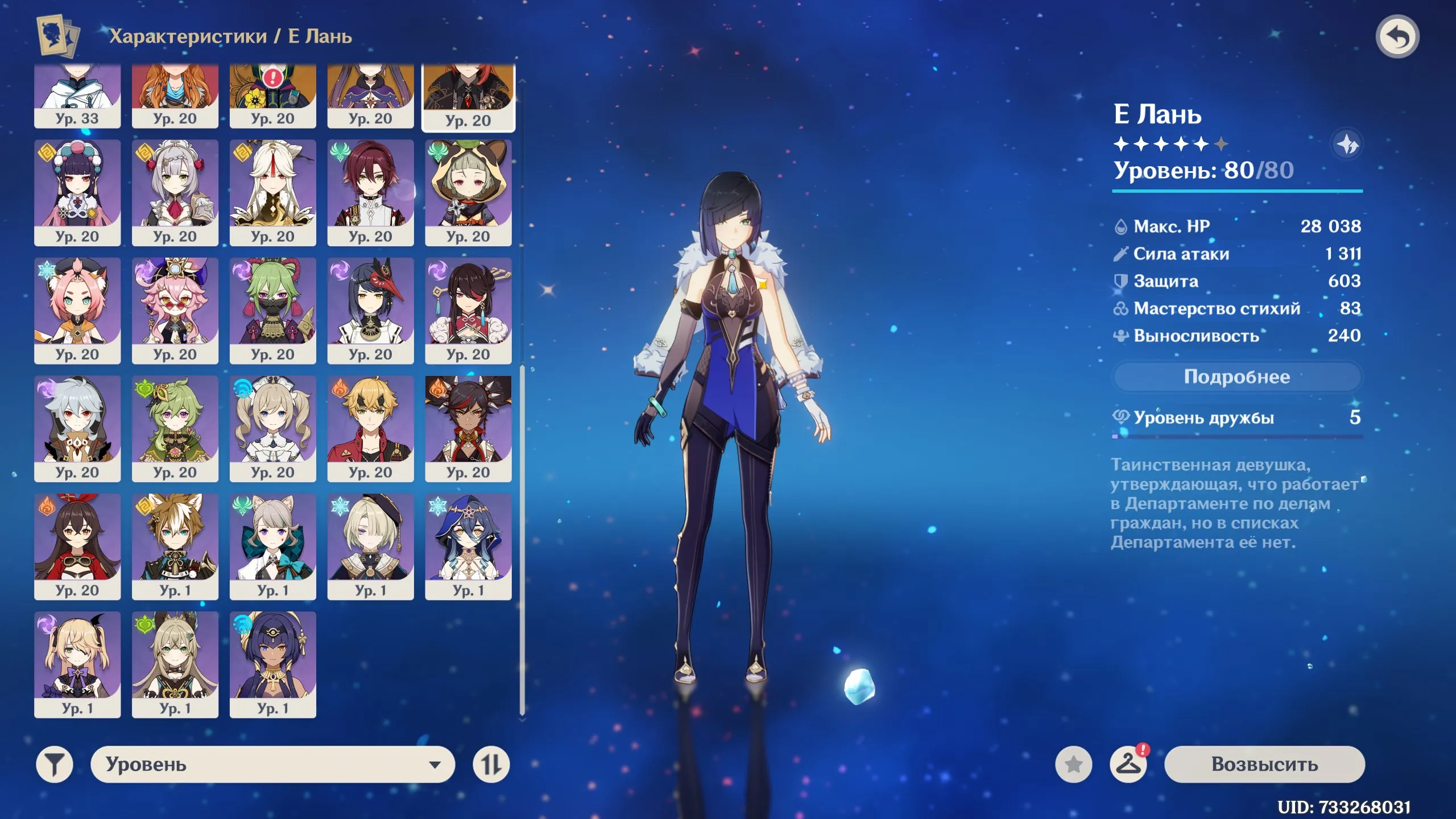Click the character cards icon in header
This screenshot has height=819, width=1456.
54,35
